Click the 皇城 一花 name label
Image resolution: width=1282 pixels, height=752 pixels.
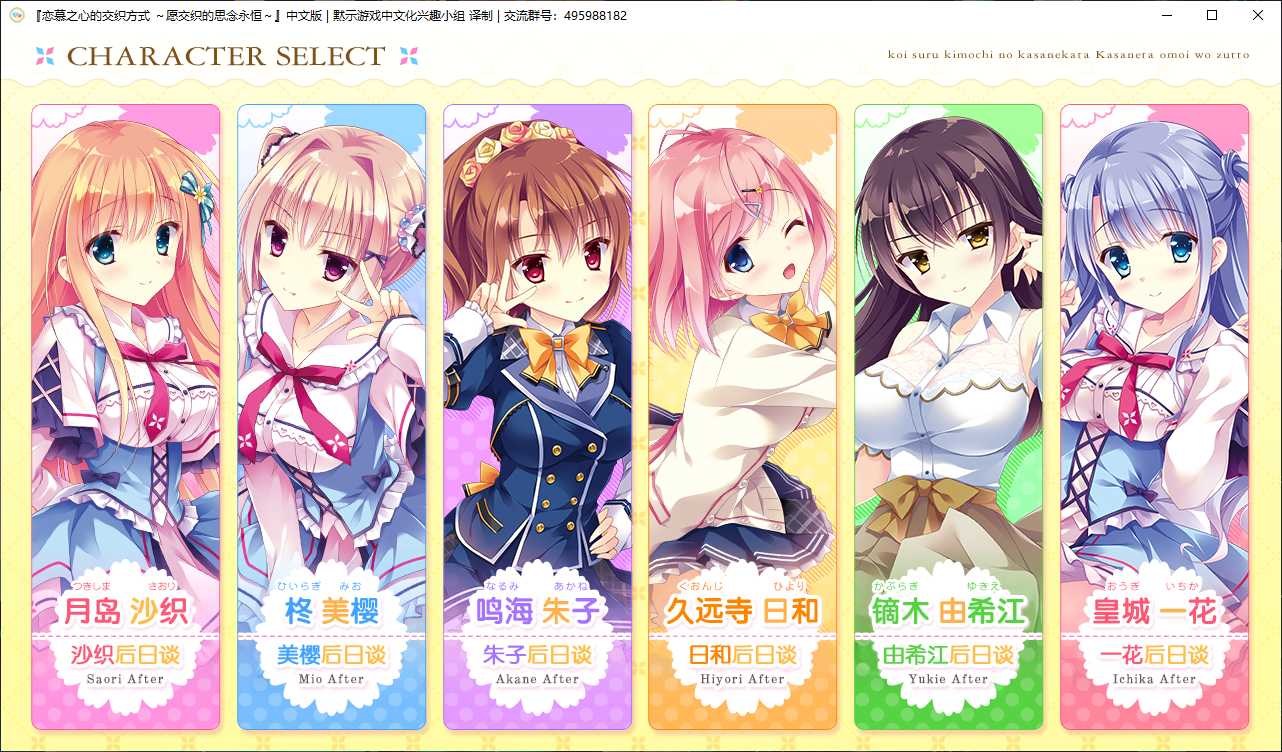[x=1154, y=612]
